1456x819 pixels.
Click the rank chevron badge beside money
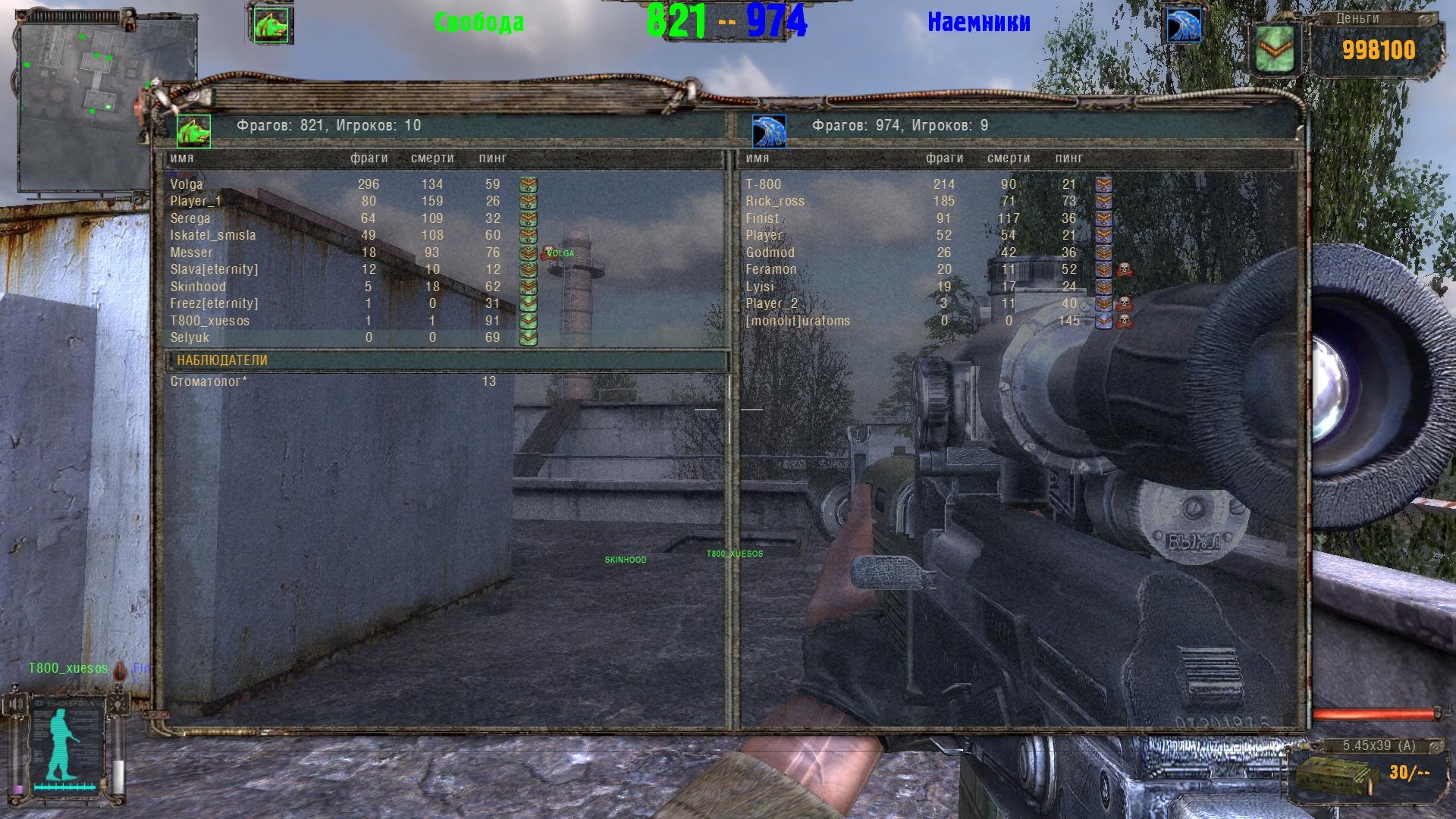(x=1277, y=49)
